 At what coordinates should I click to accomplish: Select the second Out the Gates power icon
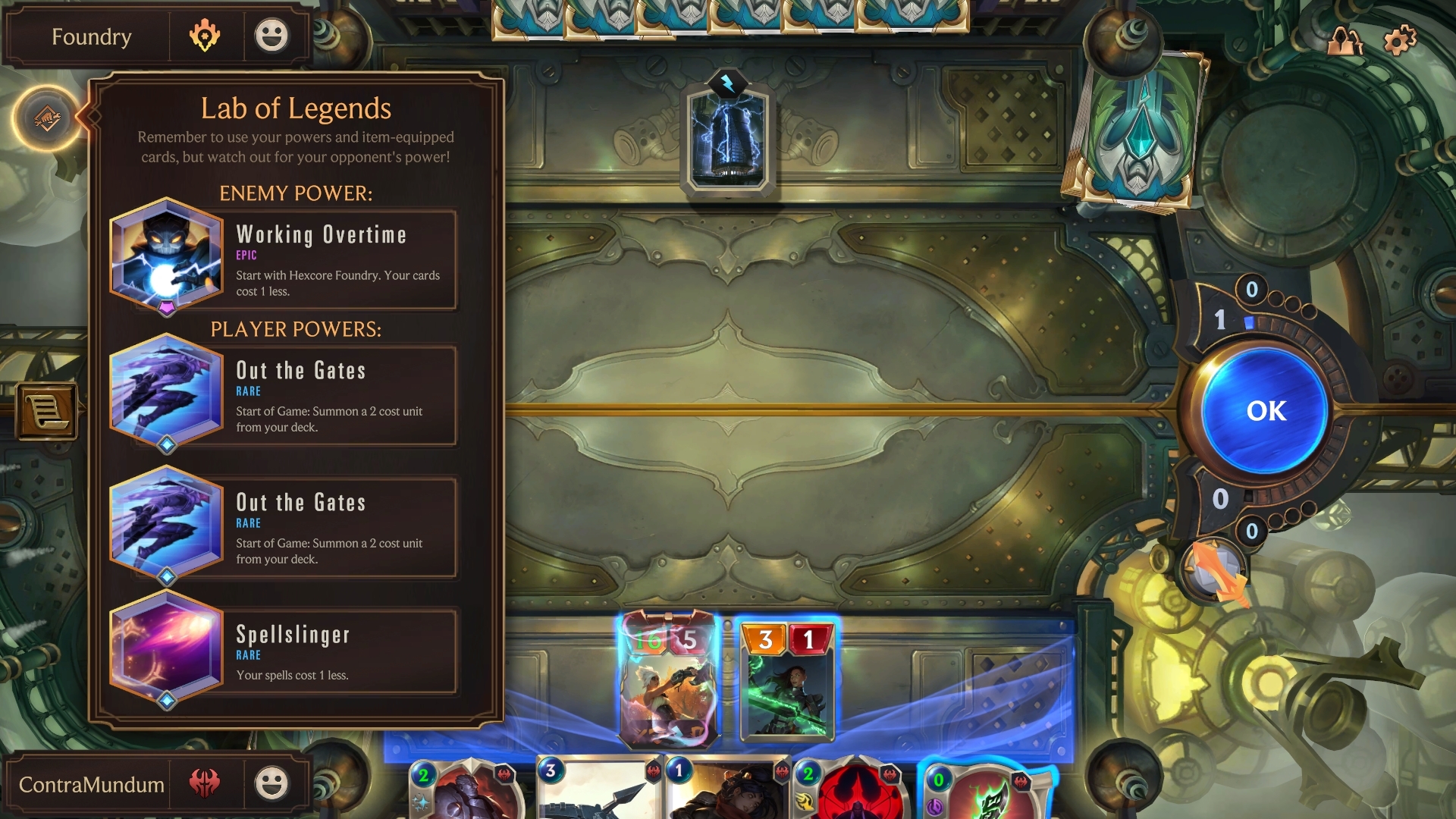click(x=166, y=523)
